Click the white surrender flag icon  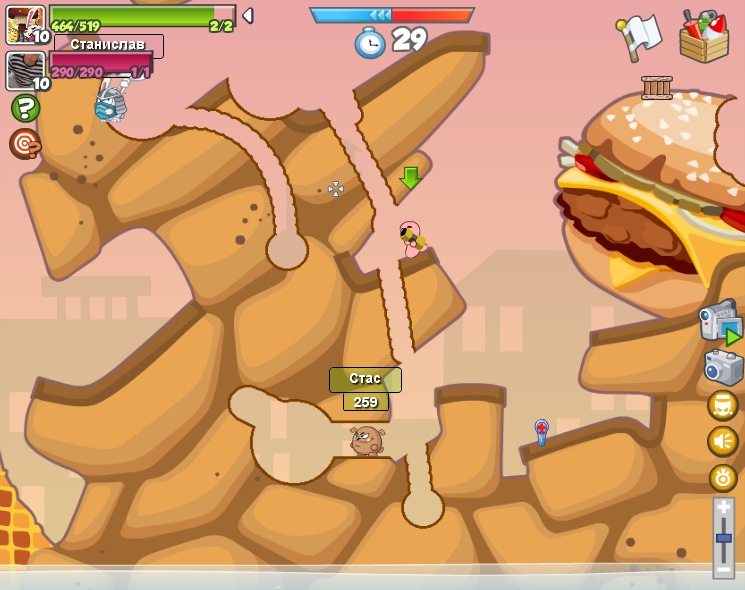pyautogui.click(x=639, y=37)
